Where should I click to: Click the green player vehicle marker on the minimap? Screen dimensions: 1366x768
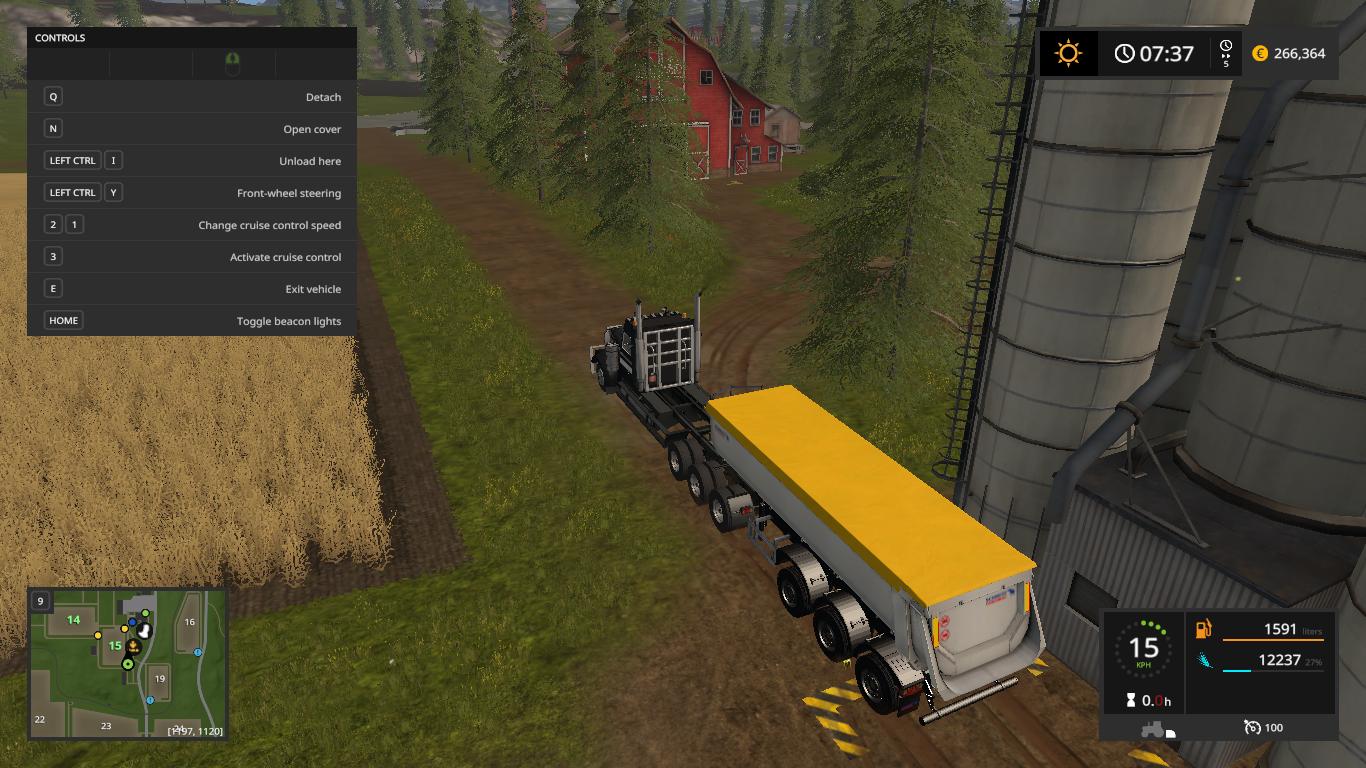pyautogui.click(x=128, y=663)
